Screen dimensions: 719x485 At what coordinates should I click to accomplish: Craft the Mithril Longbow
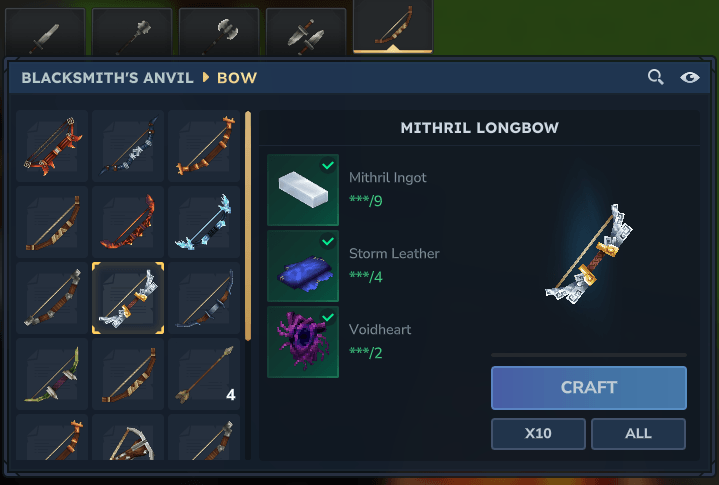pyautogui.click(x=588, y=387)
